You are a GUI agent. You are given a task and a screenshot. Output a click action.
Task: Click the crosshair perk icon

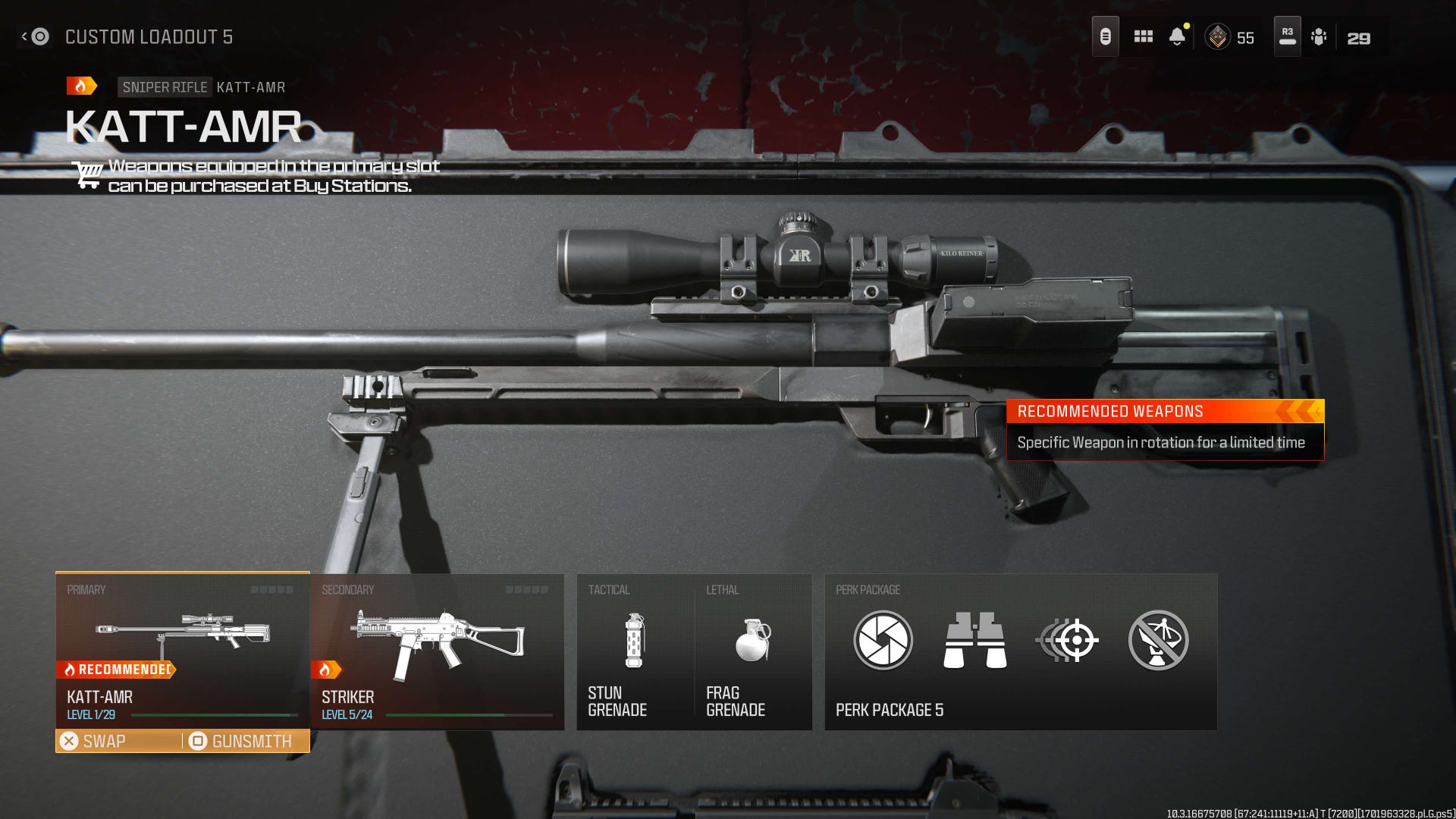[x=1068, y=641]
